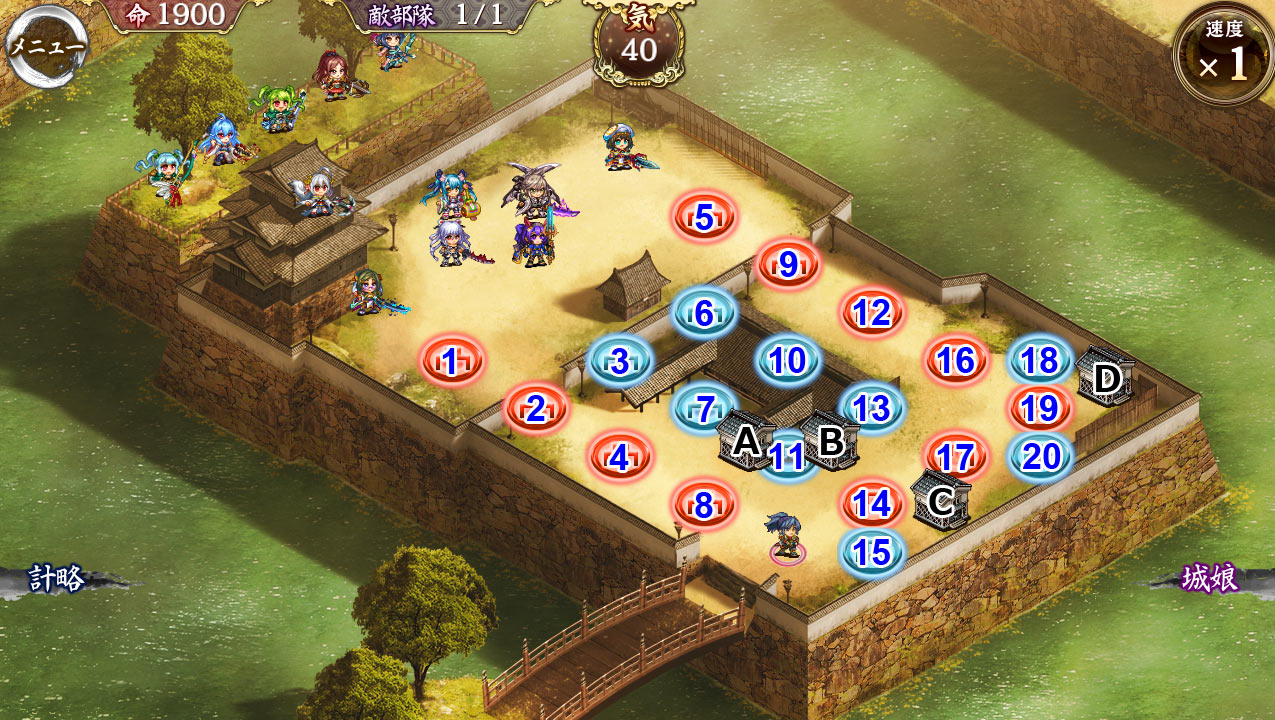Select blue deployment tile 18
Viewport: 1275px width, 720px height.
click(1040, 361)
